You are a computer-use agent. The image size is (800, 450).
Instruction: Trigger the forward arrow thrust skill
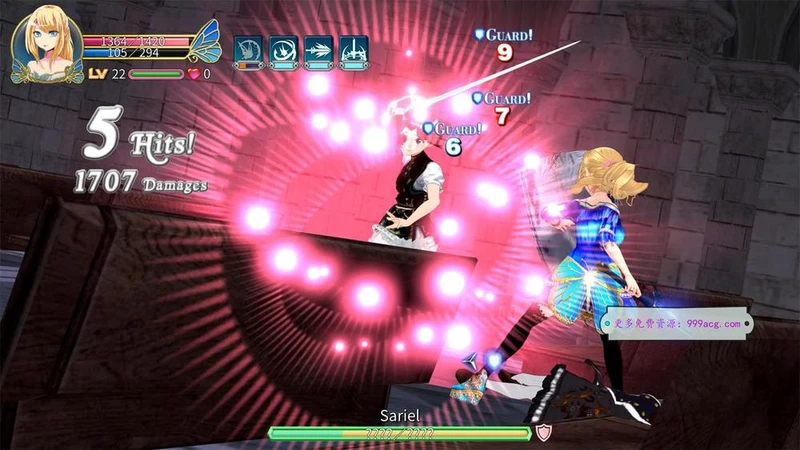(319, 51)
